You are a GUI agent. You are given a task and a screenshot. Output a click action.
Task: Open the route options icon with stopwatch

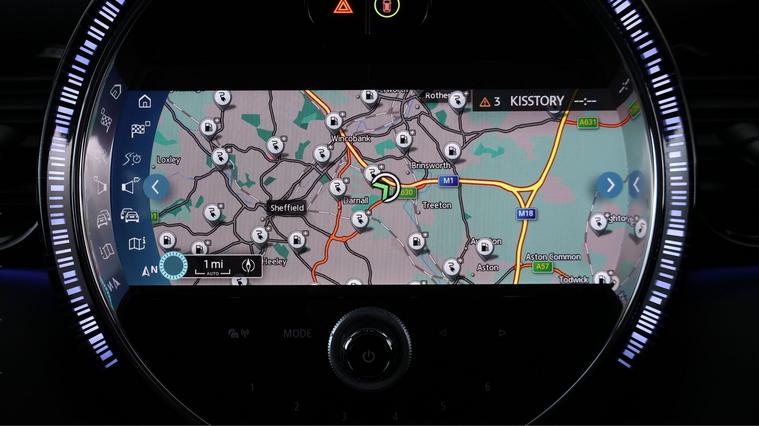tap(136, 158)
